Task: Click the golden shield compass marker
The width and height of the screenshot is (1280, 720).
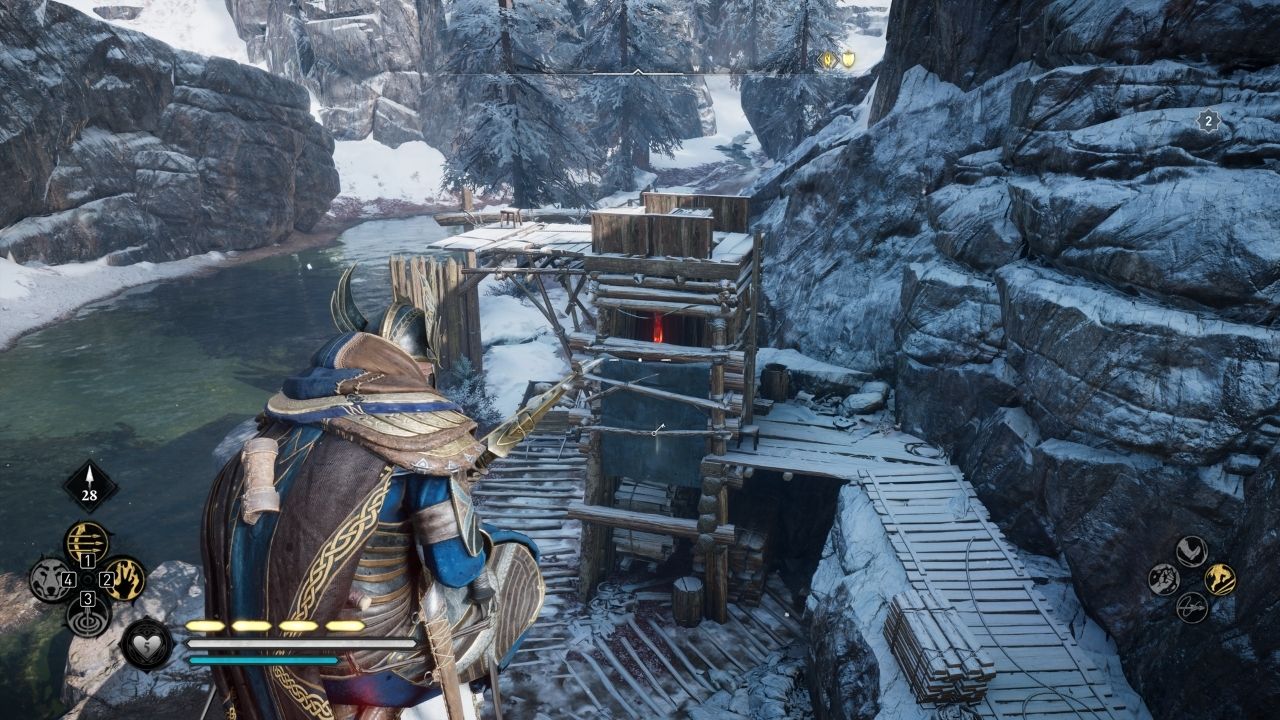Action: 848,60
